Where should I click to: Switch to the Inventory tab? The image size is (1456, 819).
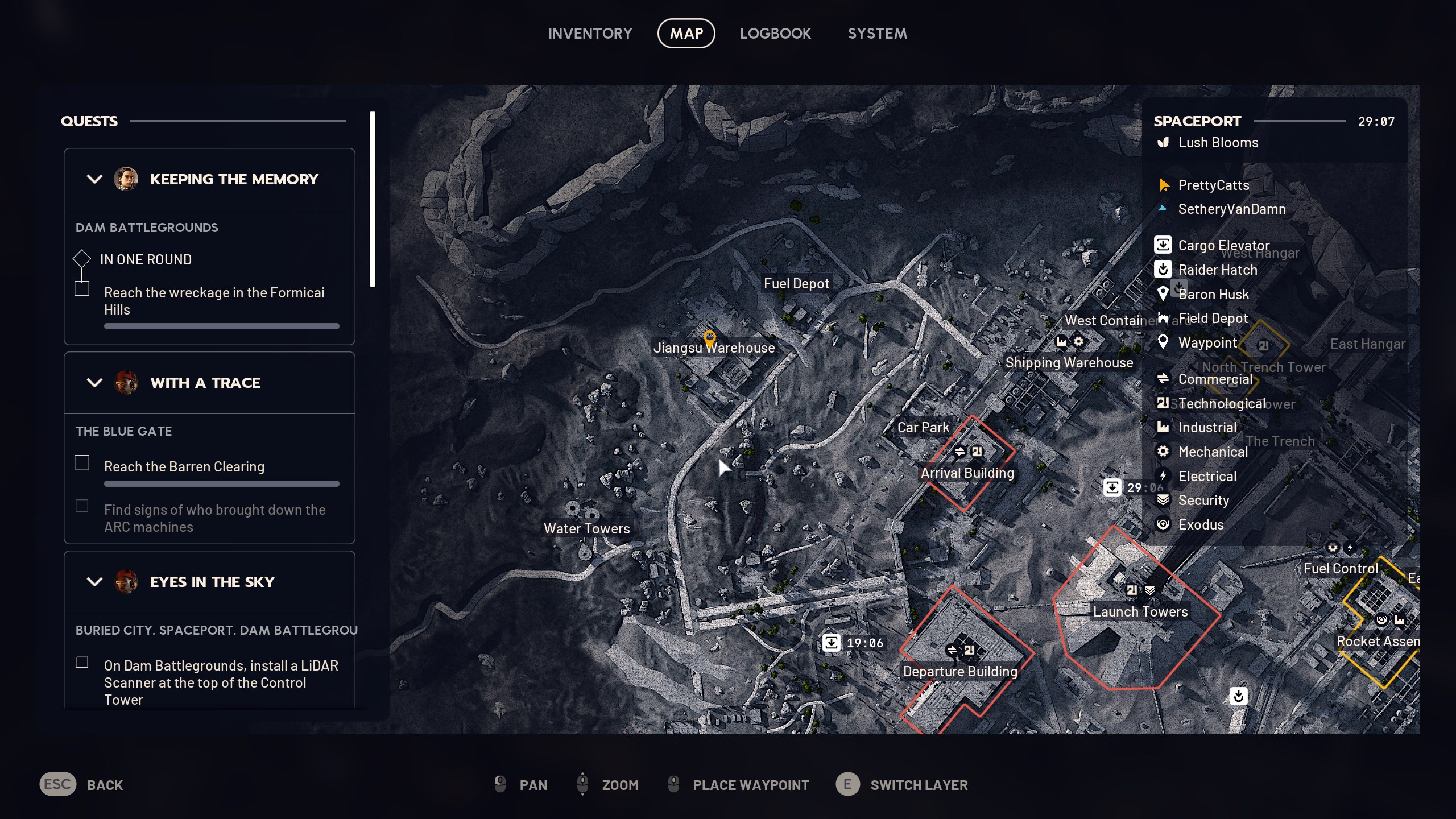[590, 34]
